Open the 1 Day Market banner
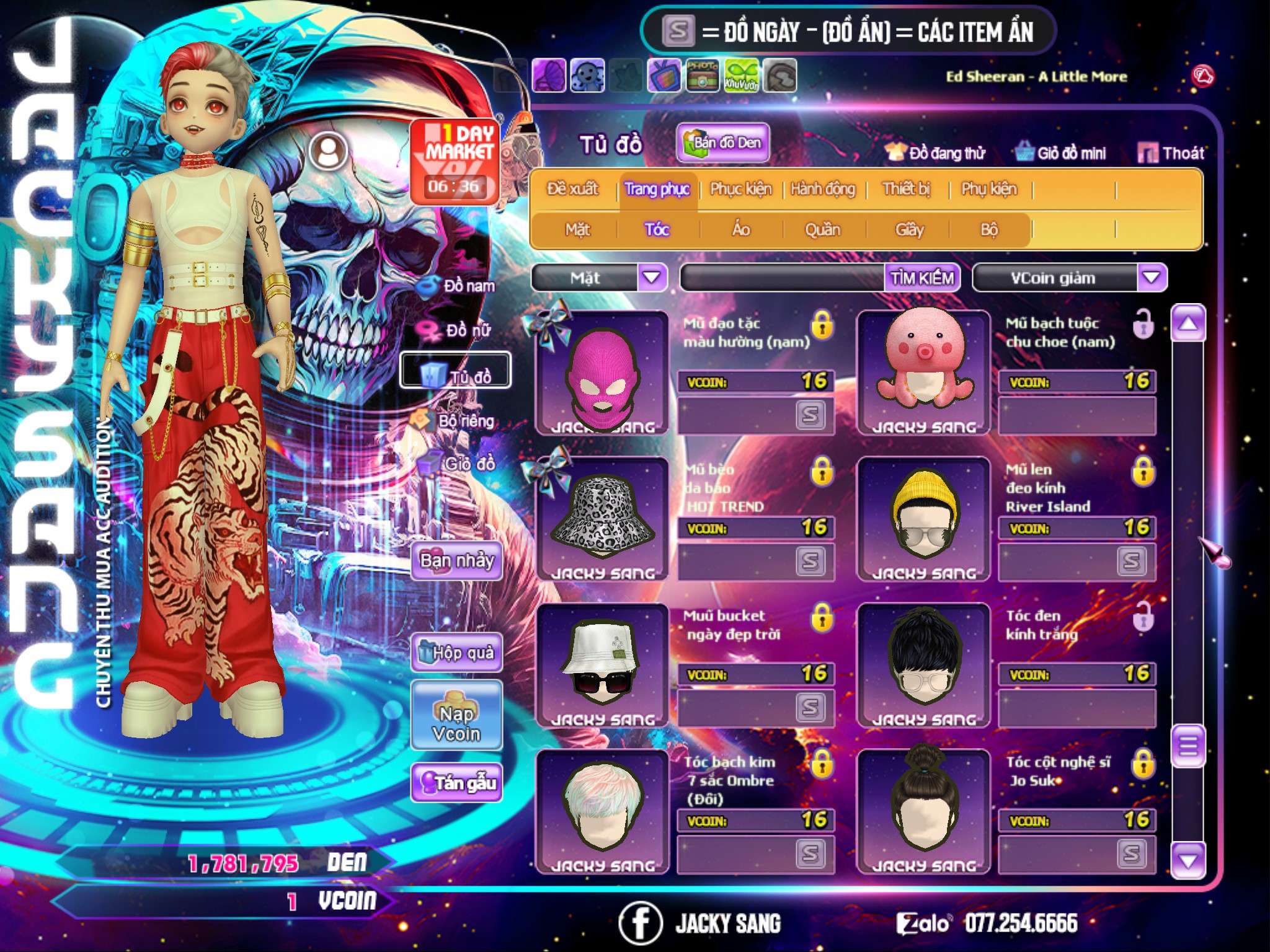This screenshot has width=1270, height=952. click(x=455, y=161)
